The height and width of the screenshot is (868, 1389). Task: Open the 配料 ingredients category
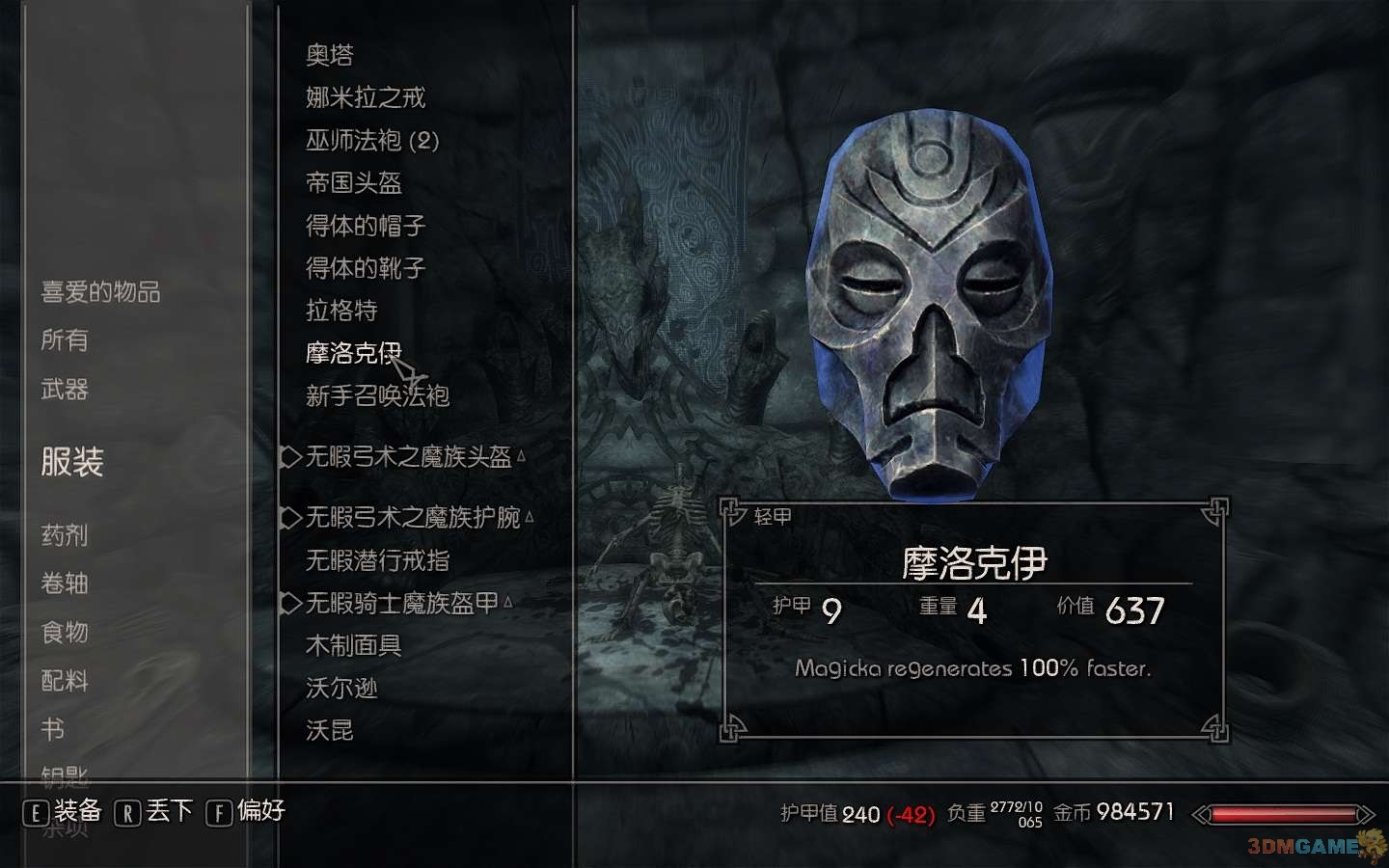point(65,680)
